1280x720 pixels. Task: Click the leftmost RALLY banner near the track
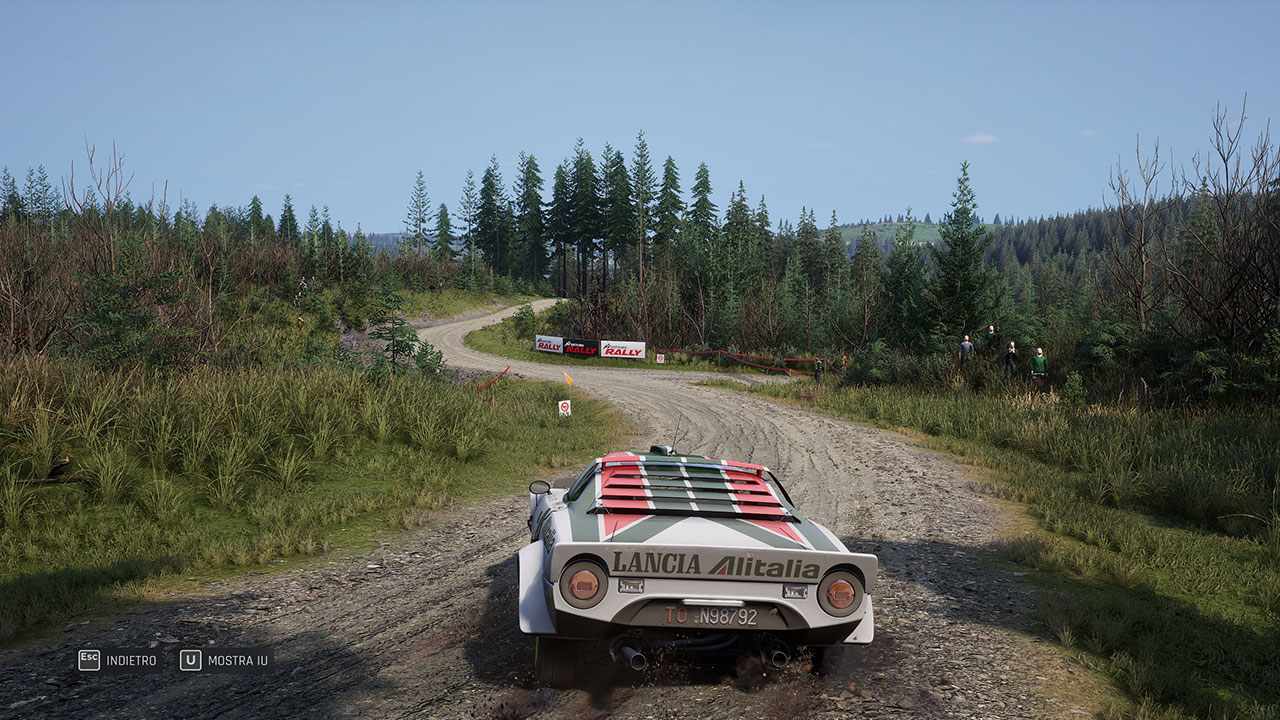(x=548, y=346)
